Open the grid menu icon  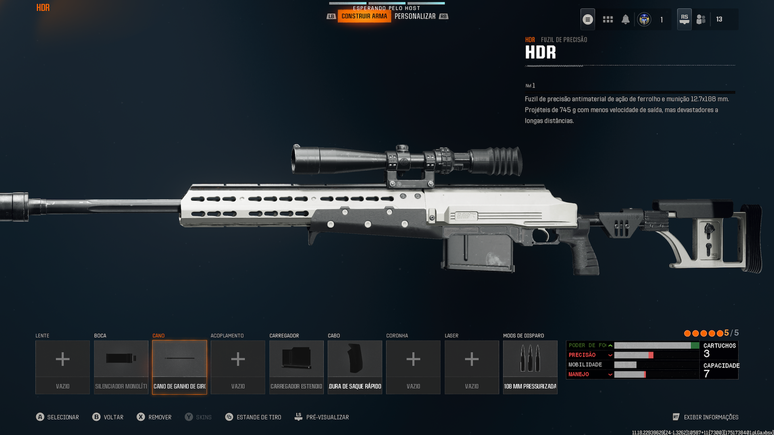click(607, 19)
